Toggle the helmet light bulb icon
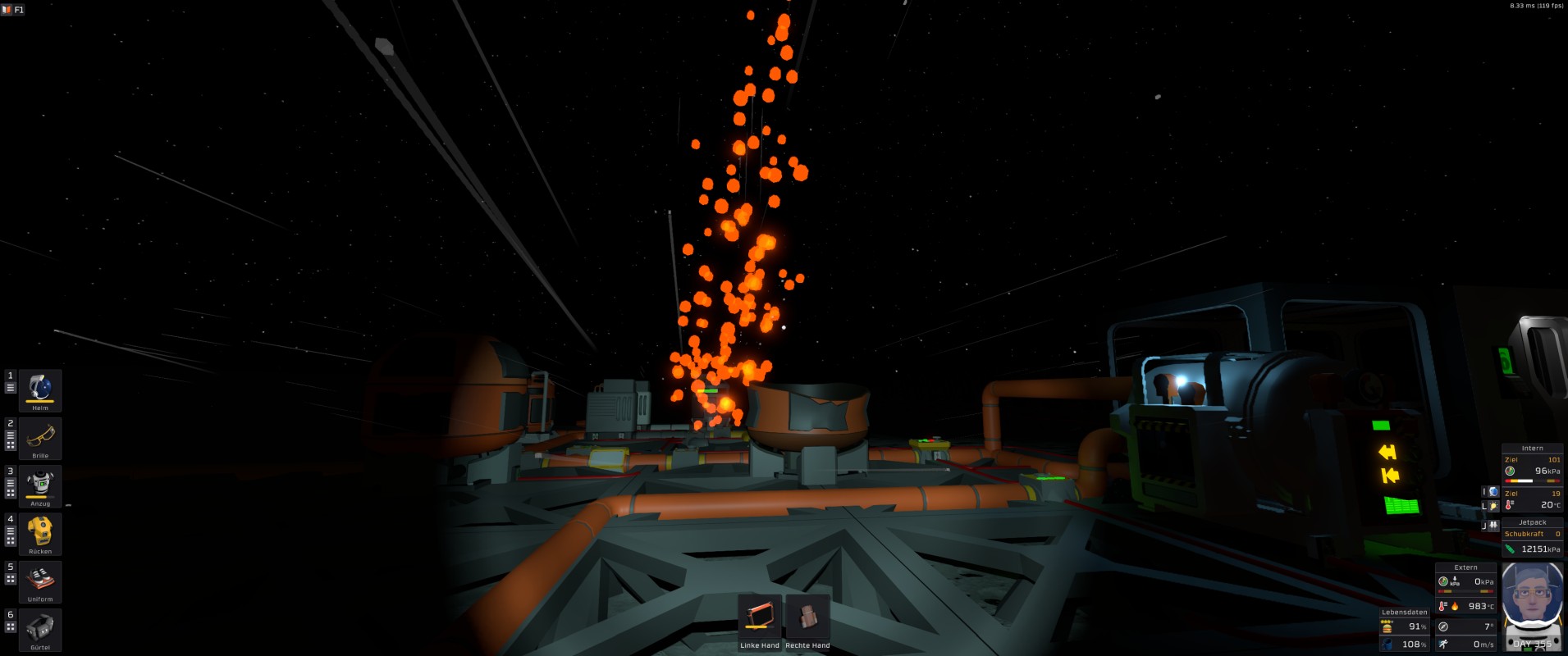The image size is (1568, 656). pos(1493,507)
